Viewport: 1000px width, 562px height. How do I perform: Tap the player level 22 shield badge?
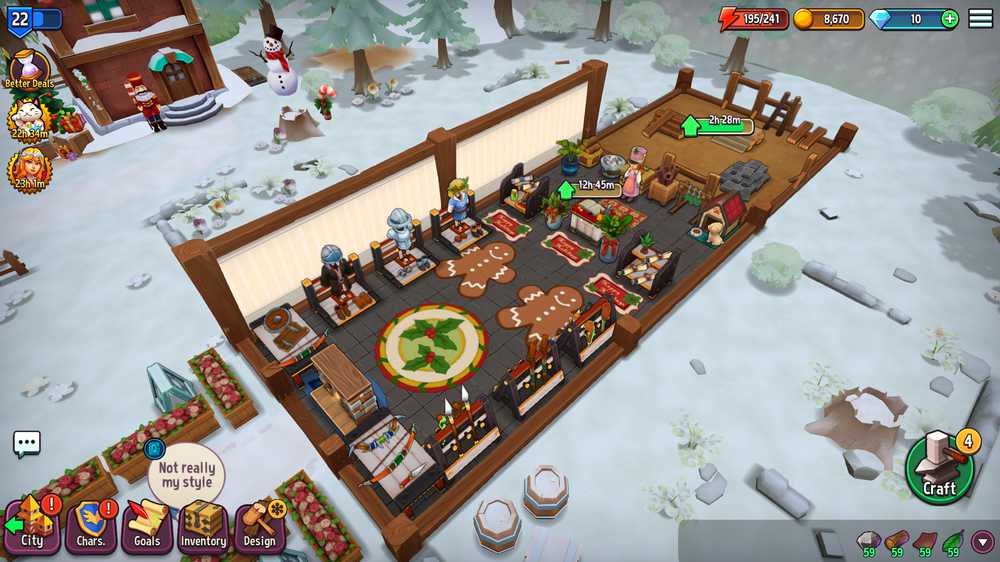(x=21, y=19)
